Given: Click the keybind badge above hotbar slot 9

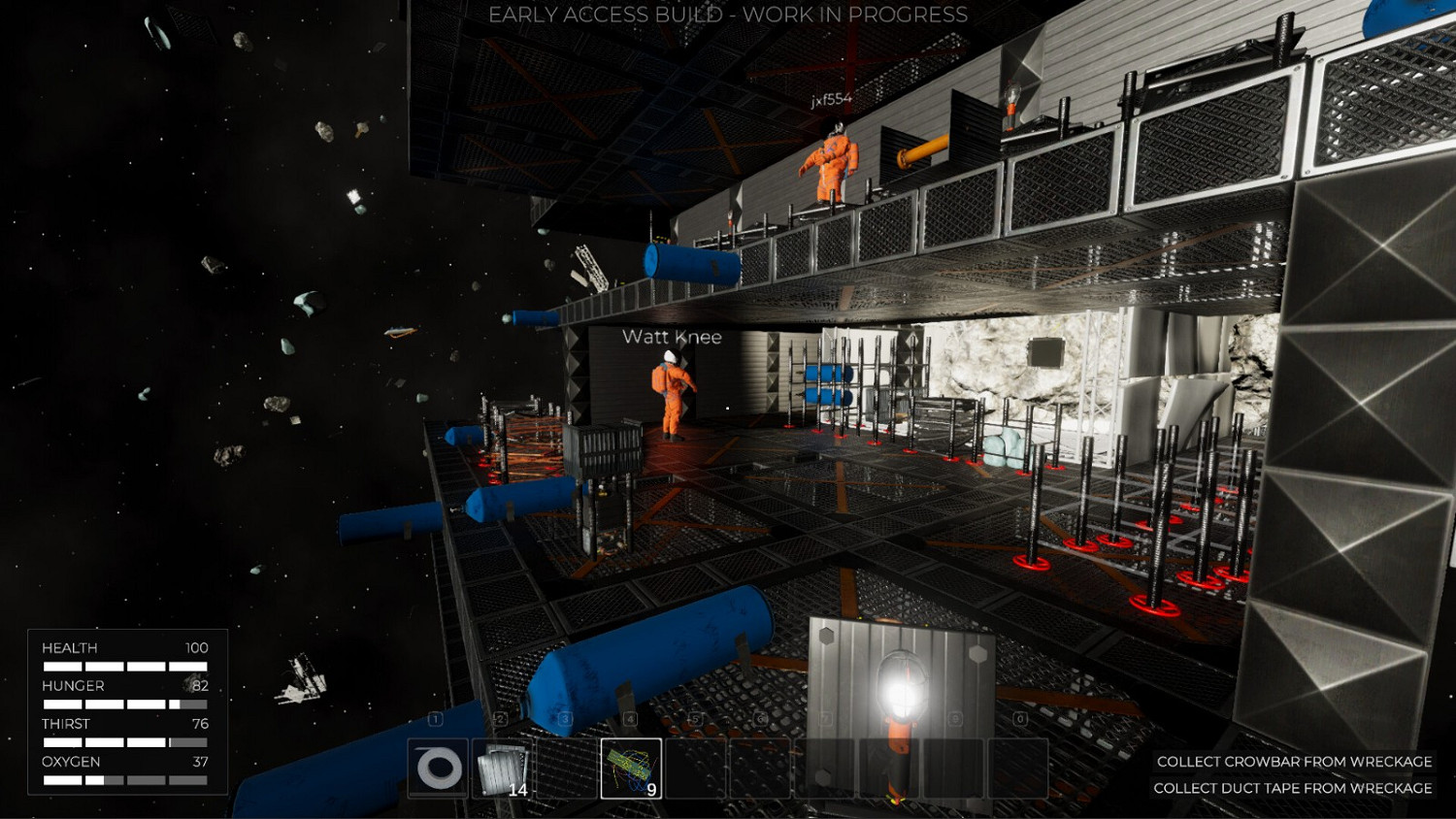Looking at the screenshot, I should tap(954, 718).
